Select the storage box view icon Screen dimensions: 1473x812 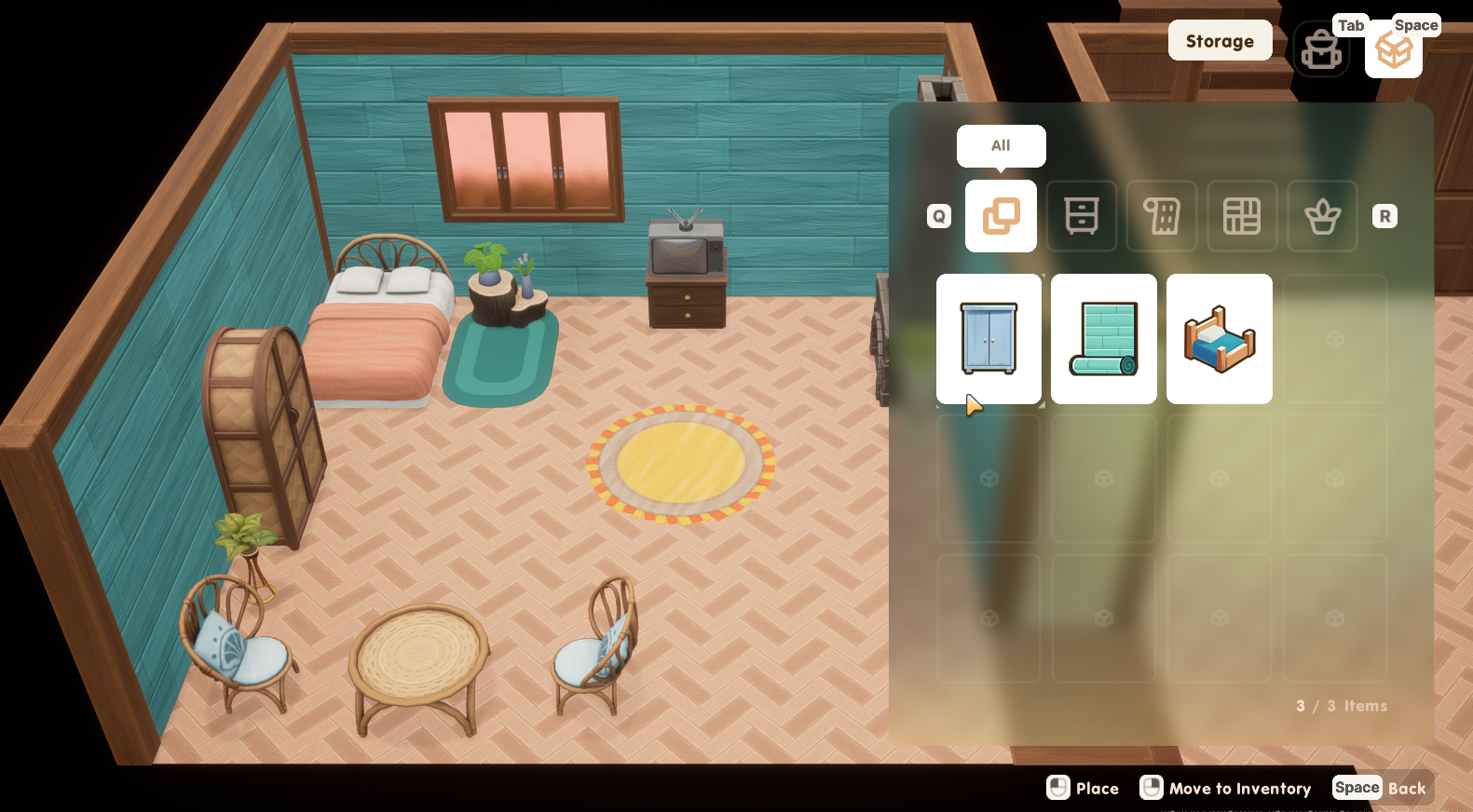tap(1393, 50)
